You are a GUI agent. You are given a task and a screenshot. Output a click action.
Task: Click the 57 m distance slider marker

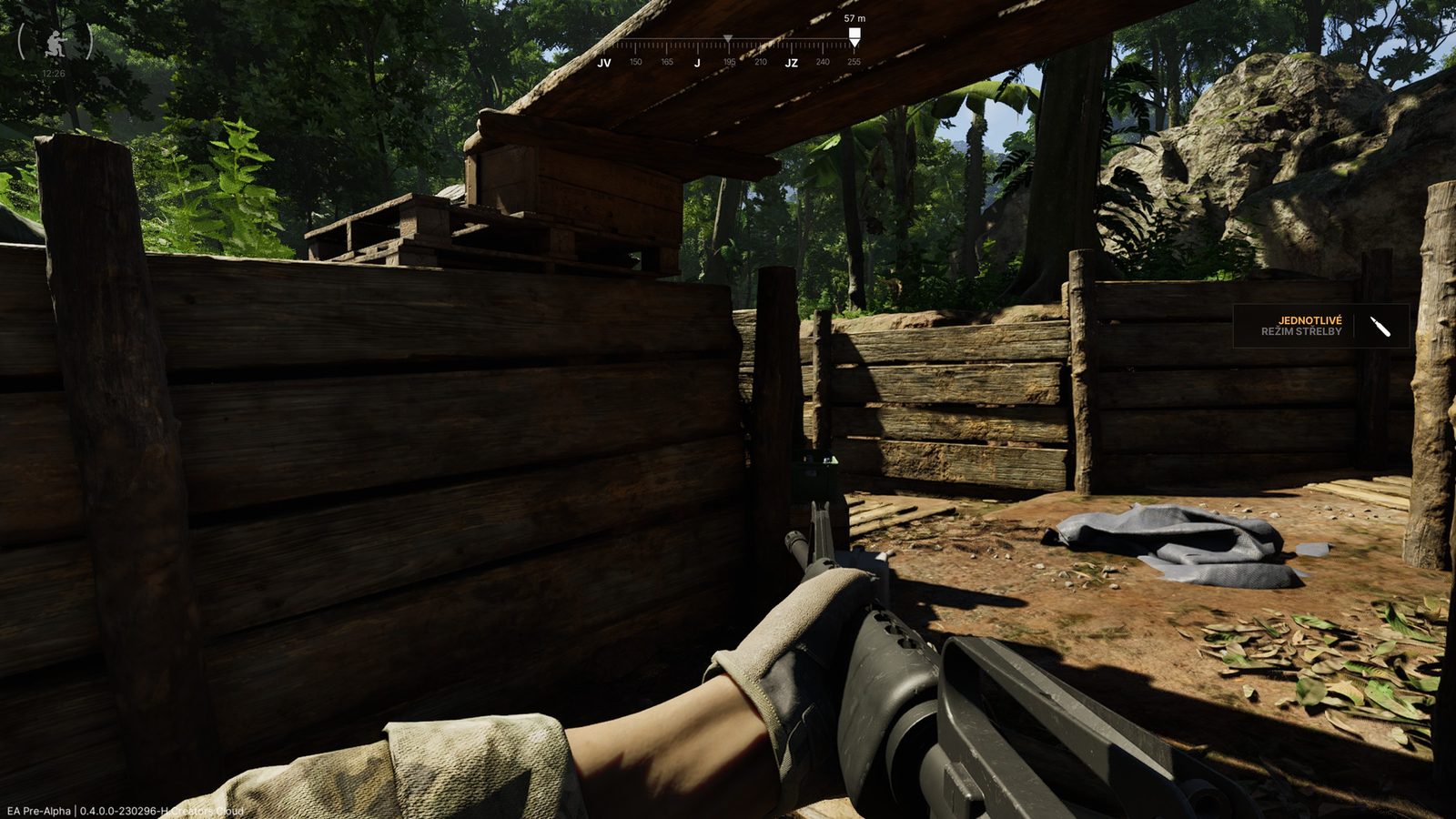pyautogui.click(x=854, y=33)
